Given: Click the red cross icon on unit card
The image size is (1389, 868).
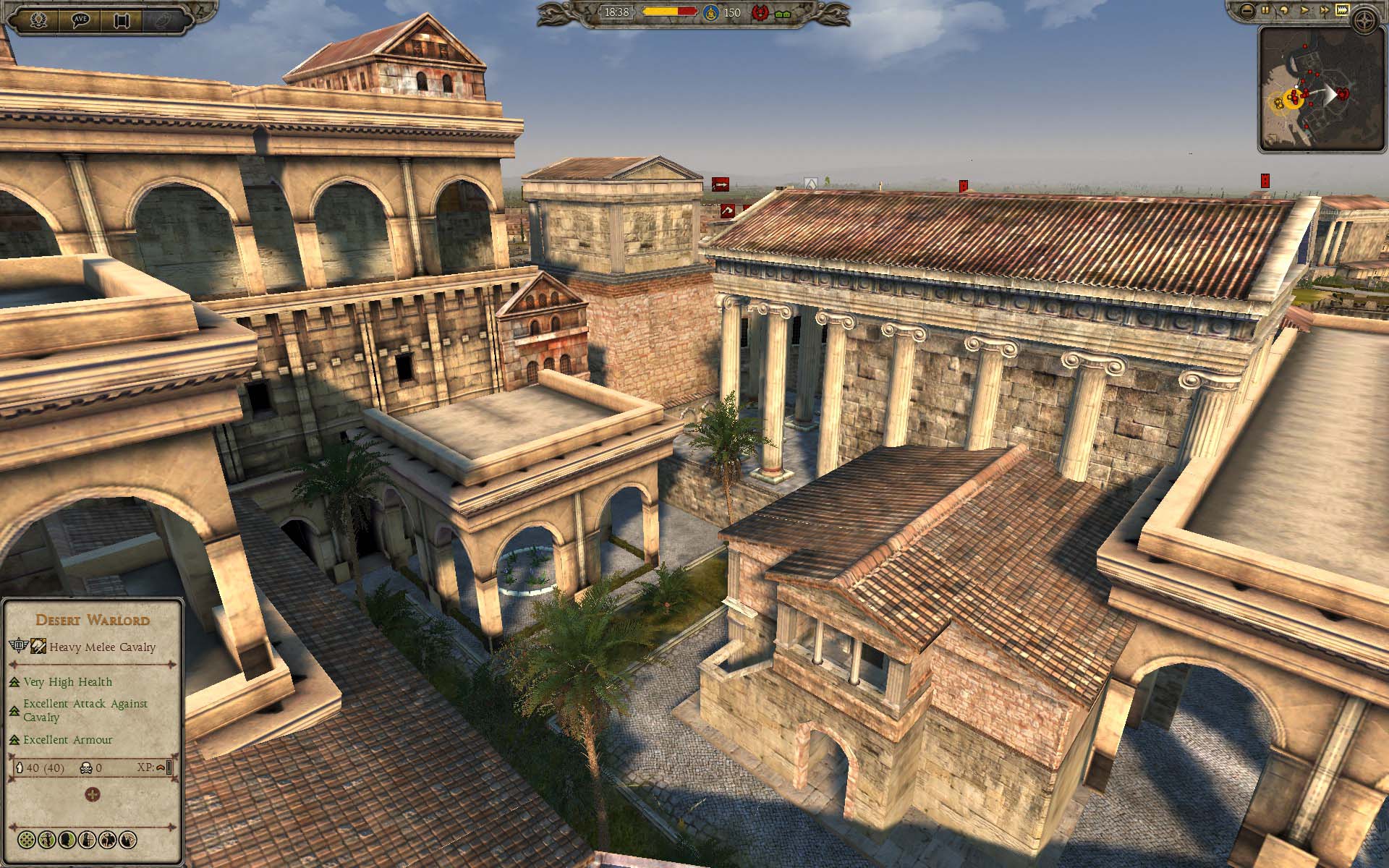Looking at the screenshot, I should click(93, 795).
